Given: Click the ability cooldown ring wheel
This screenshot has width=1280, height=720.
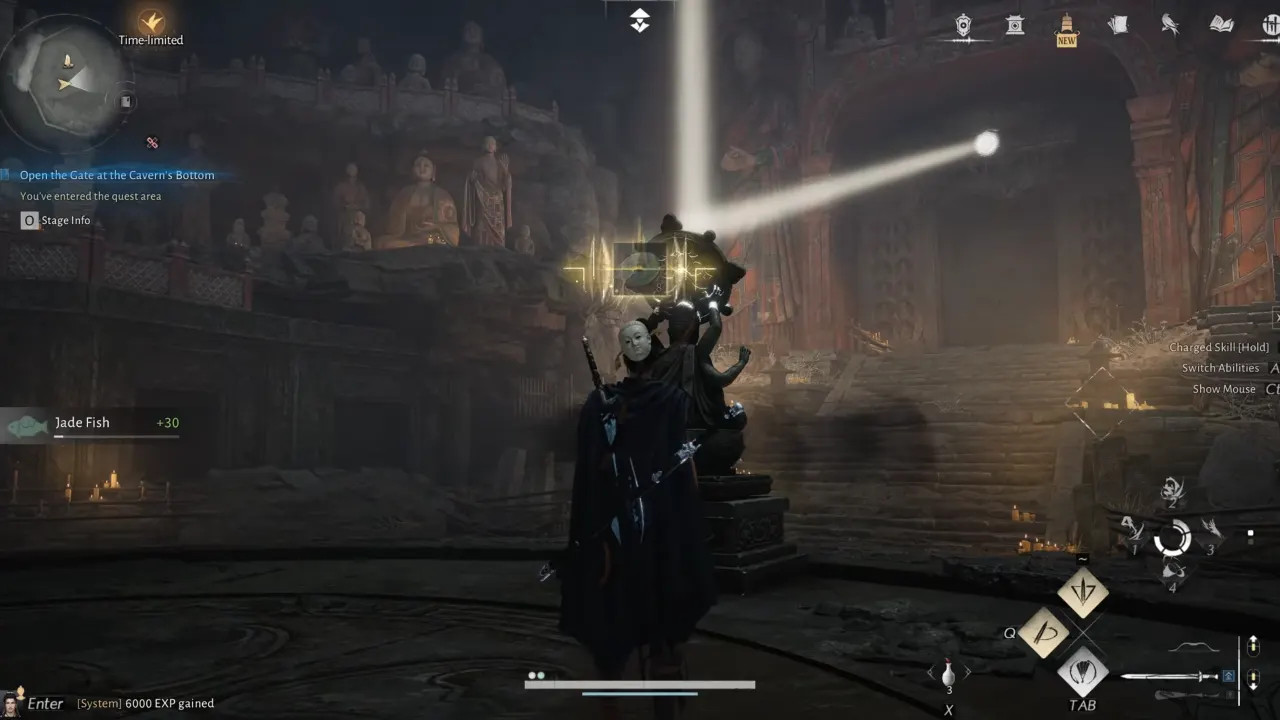Looking at the screenshot, I should 1172,539.
